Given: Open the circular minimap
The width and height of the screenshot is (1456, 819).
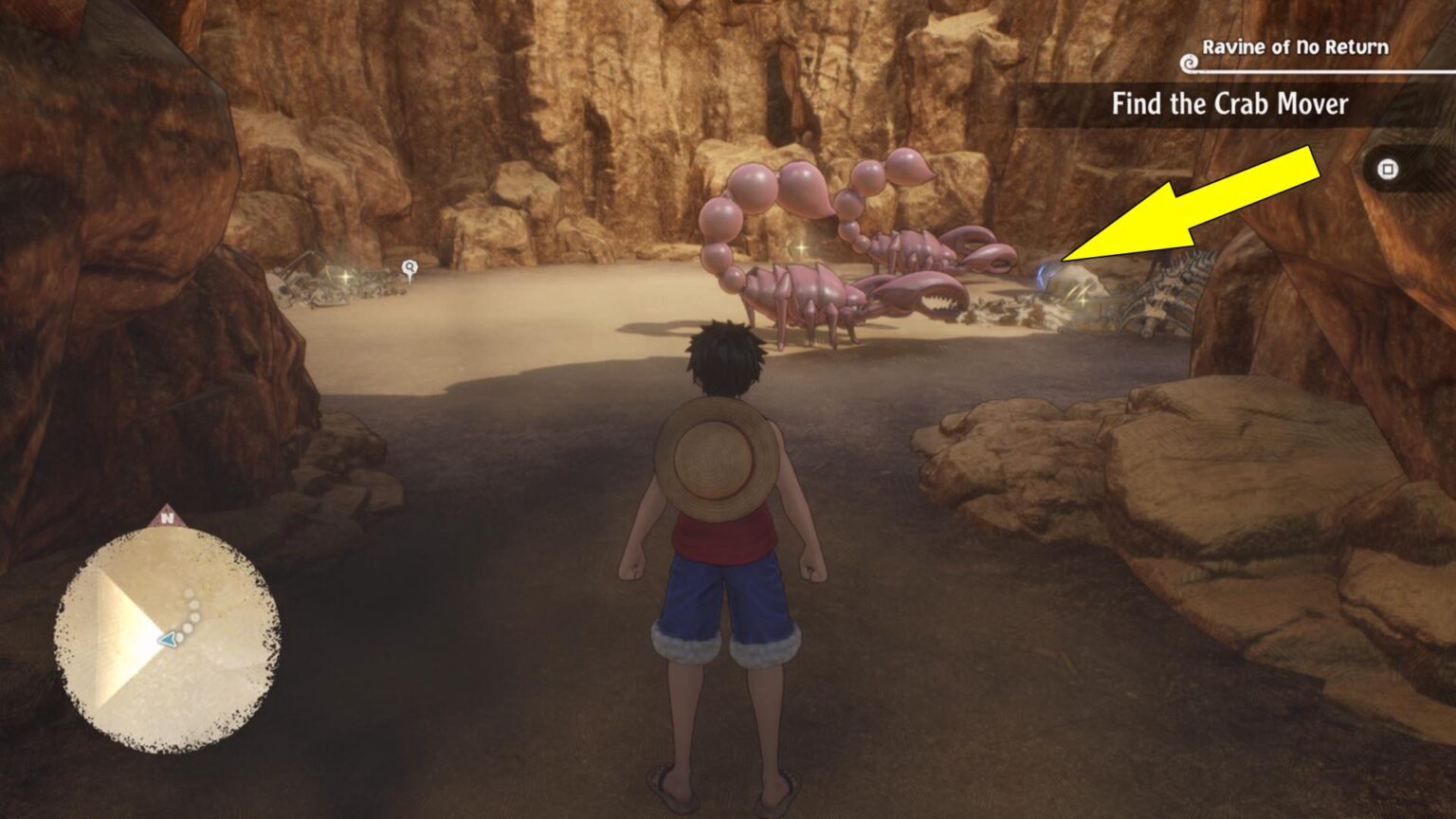Looking at the screenshot, I should click(167, 638).
